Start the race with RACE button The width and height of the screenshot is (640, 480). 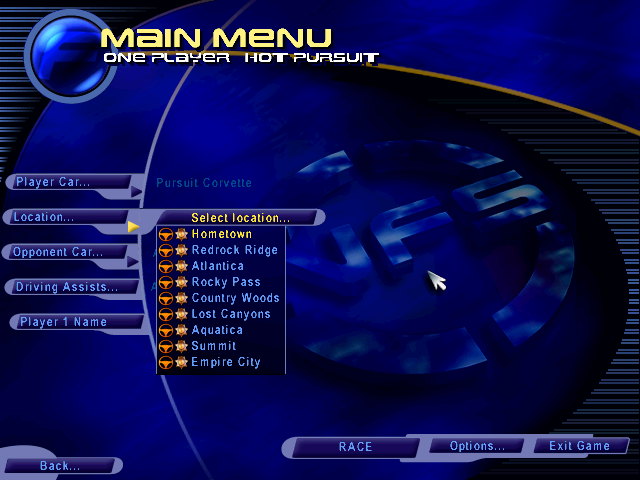355,447
